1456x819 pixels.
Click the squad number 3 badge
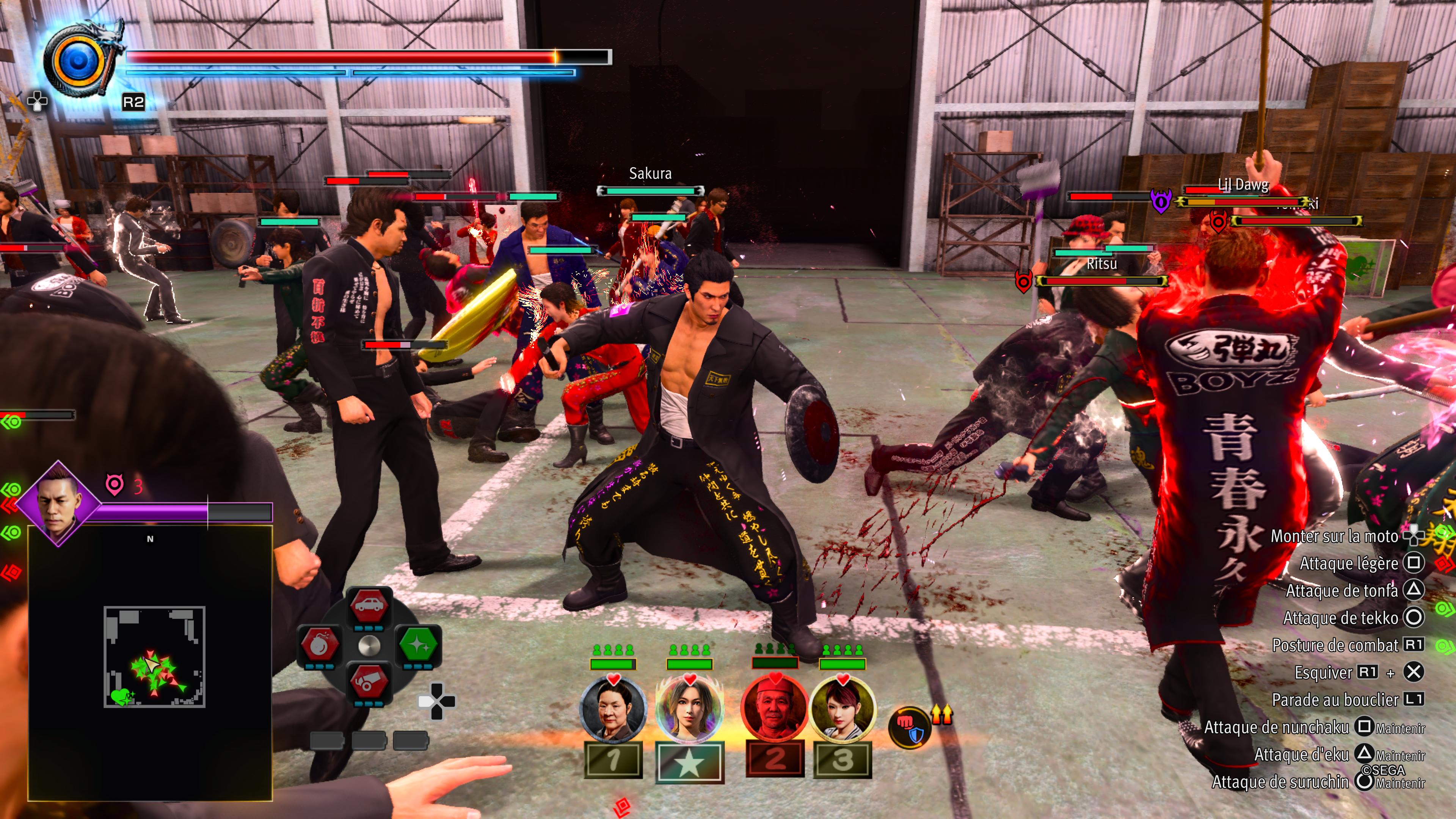click(842, 759)
